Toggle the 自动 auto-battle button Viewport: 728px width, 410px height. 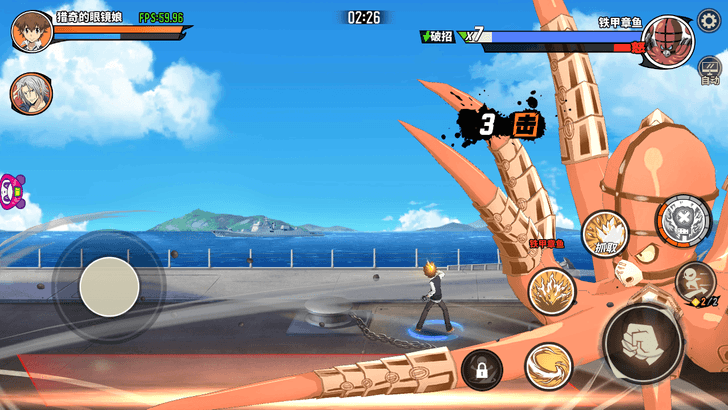pos(710,70)
